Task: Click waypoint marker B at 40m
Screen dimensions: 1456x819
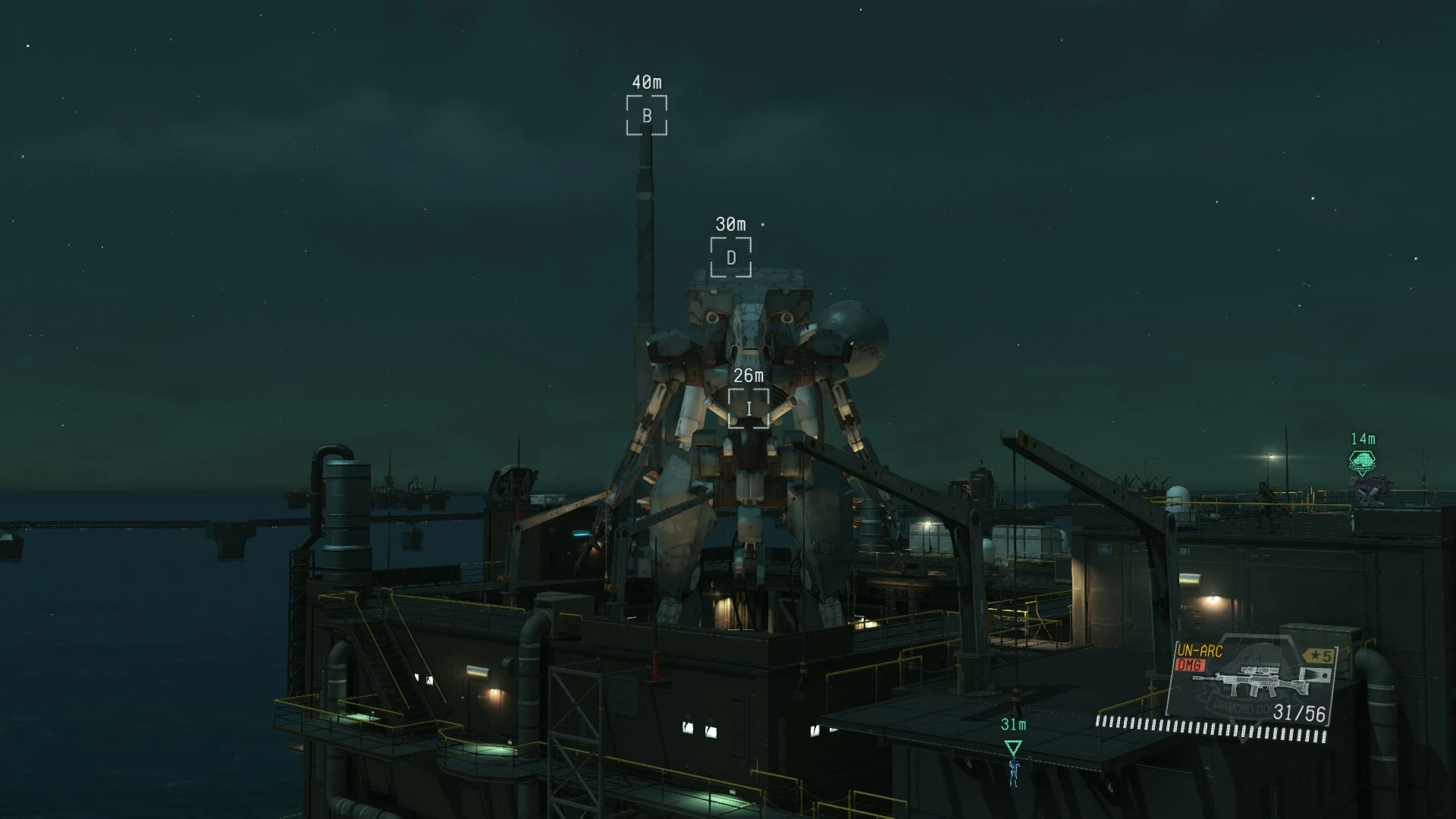Action: click(x=645, y=117)
